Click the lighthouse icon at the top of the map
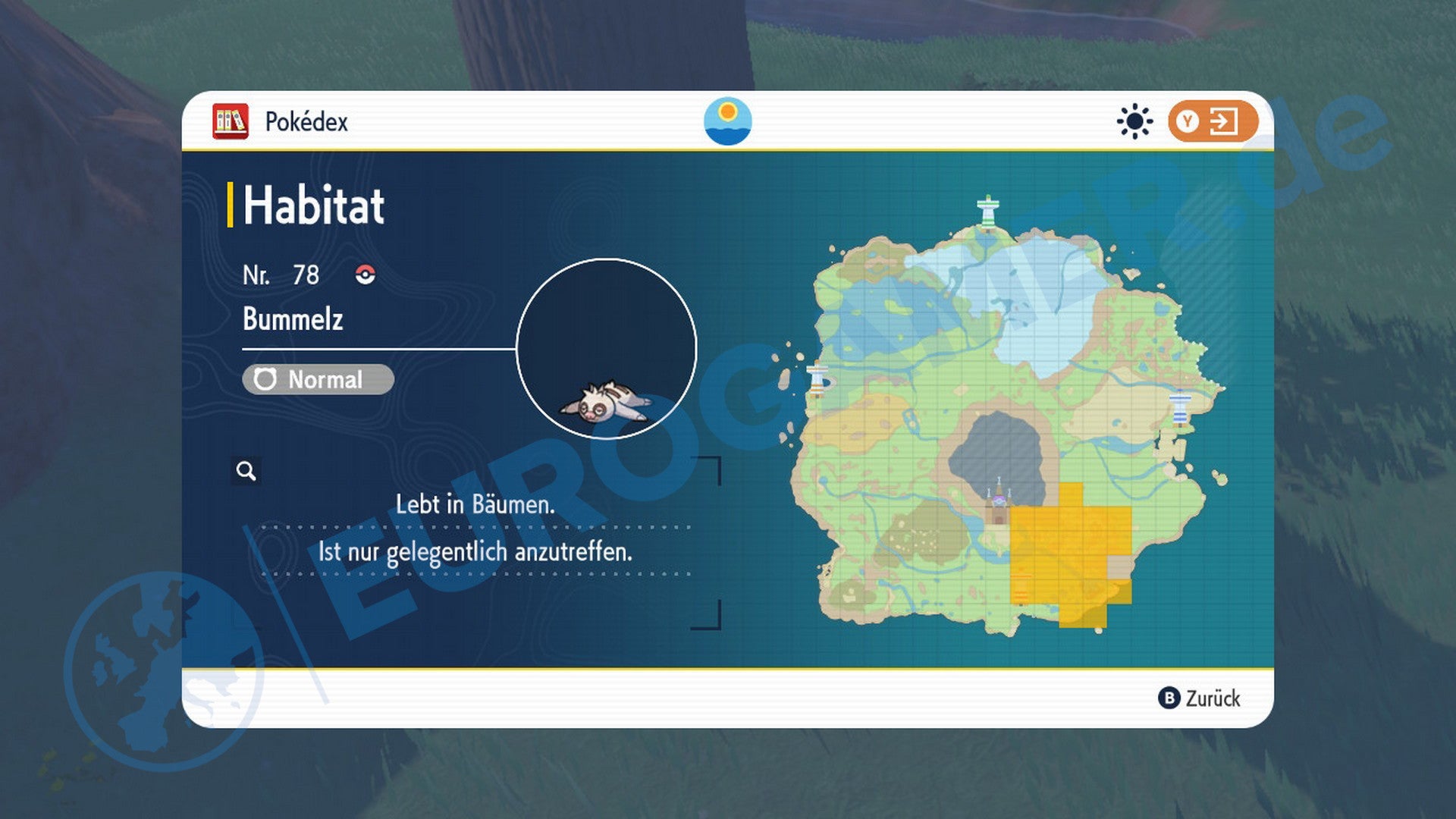The height and width of the screenshot is (819, 1456). pyautogui.click(x=988, y=210)
